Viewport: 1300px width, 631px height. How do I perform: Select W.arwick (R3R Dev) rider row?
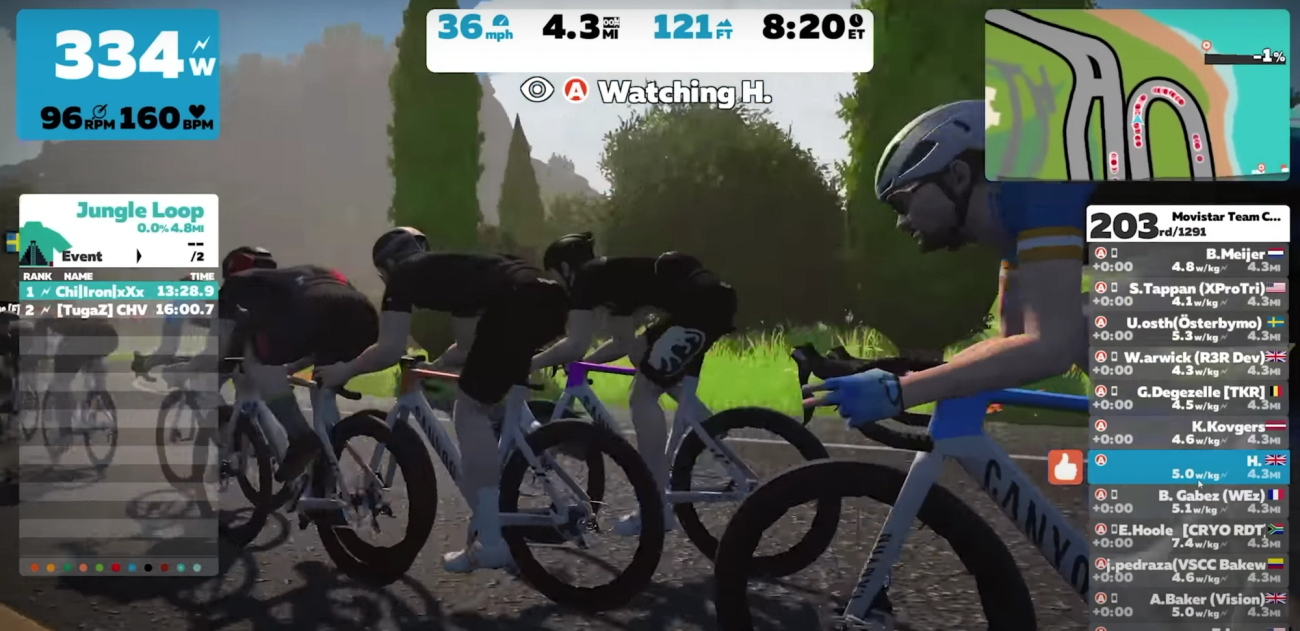click(x=1187, y=364)
